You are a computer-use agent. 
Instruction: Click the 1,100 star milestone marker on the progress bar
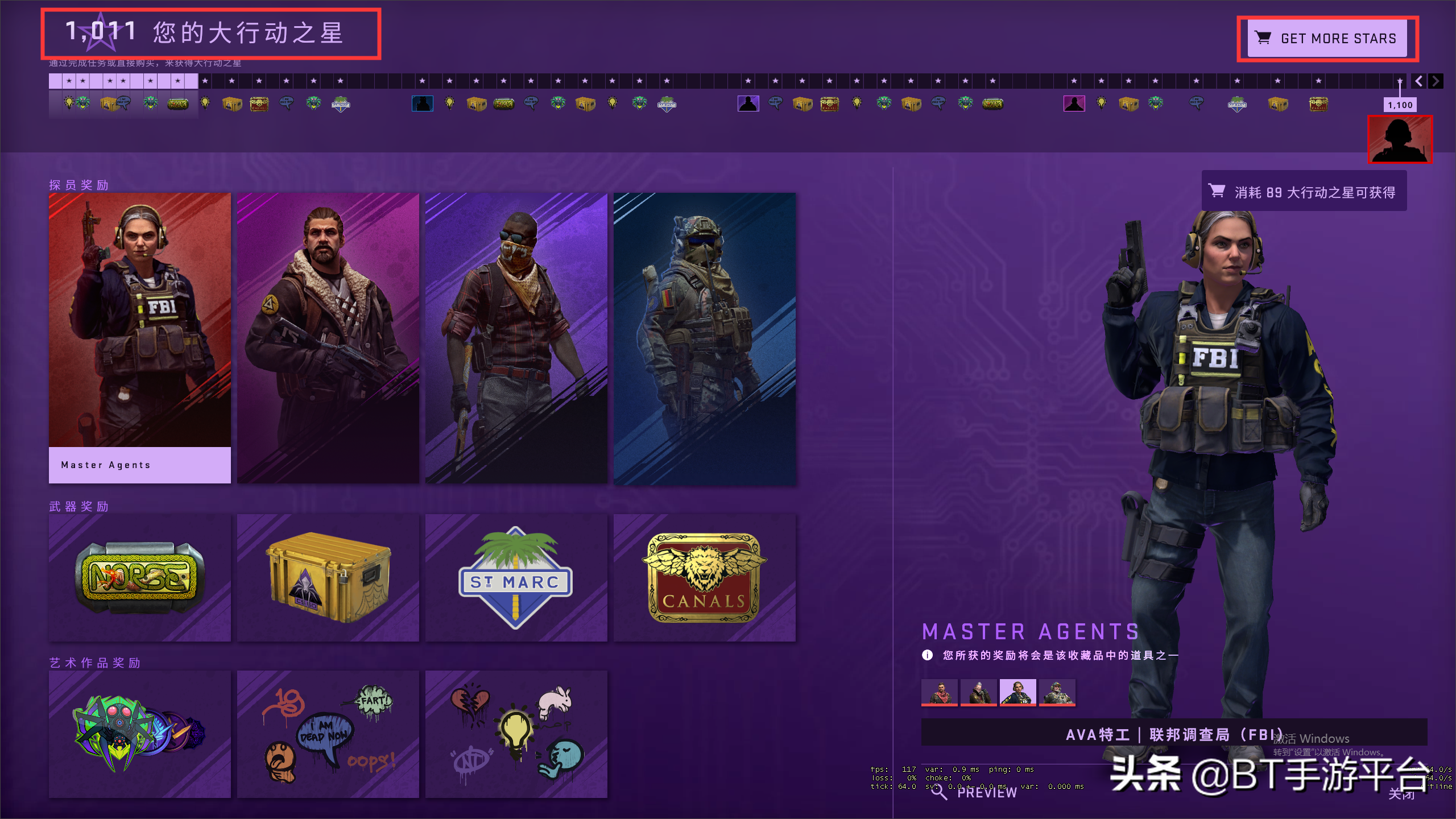pyautogui.click(x=1400, y=105)
